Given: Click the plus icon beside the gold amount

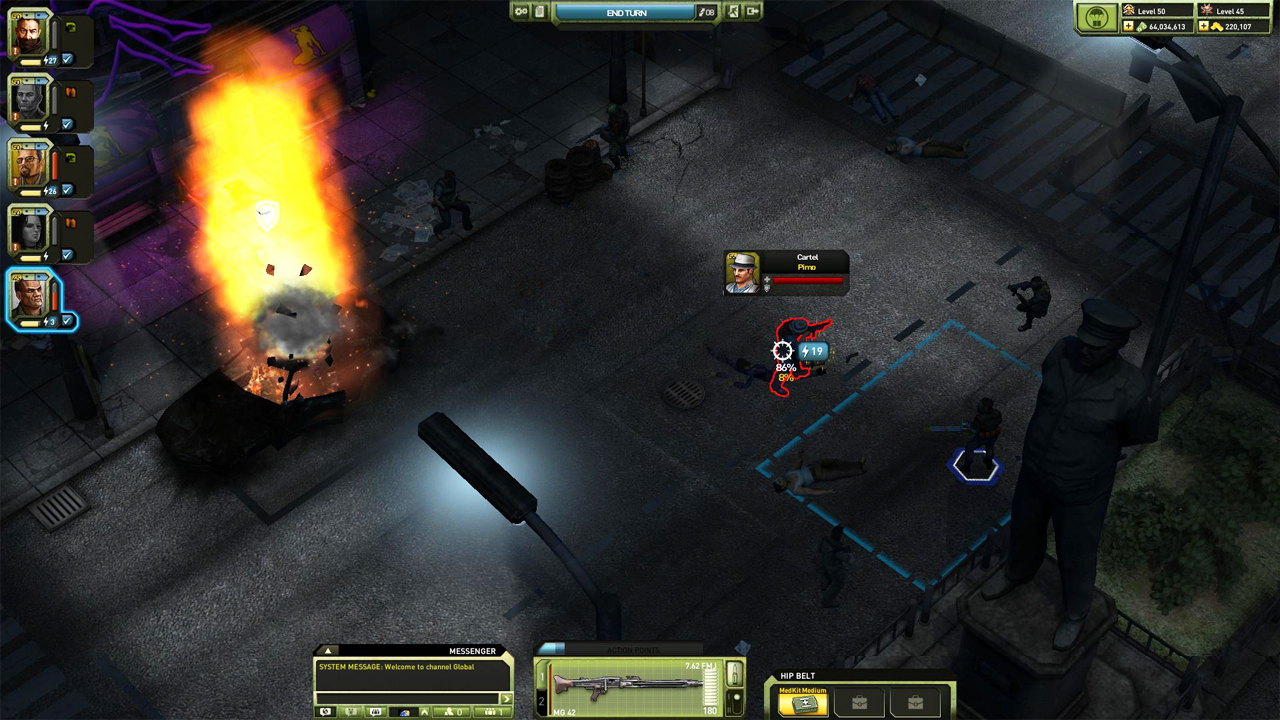Looking at the screenshot, I should pos(1203,26).
